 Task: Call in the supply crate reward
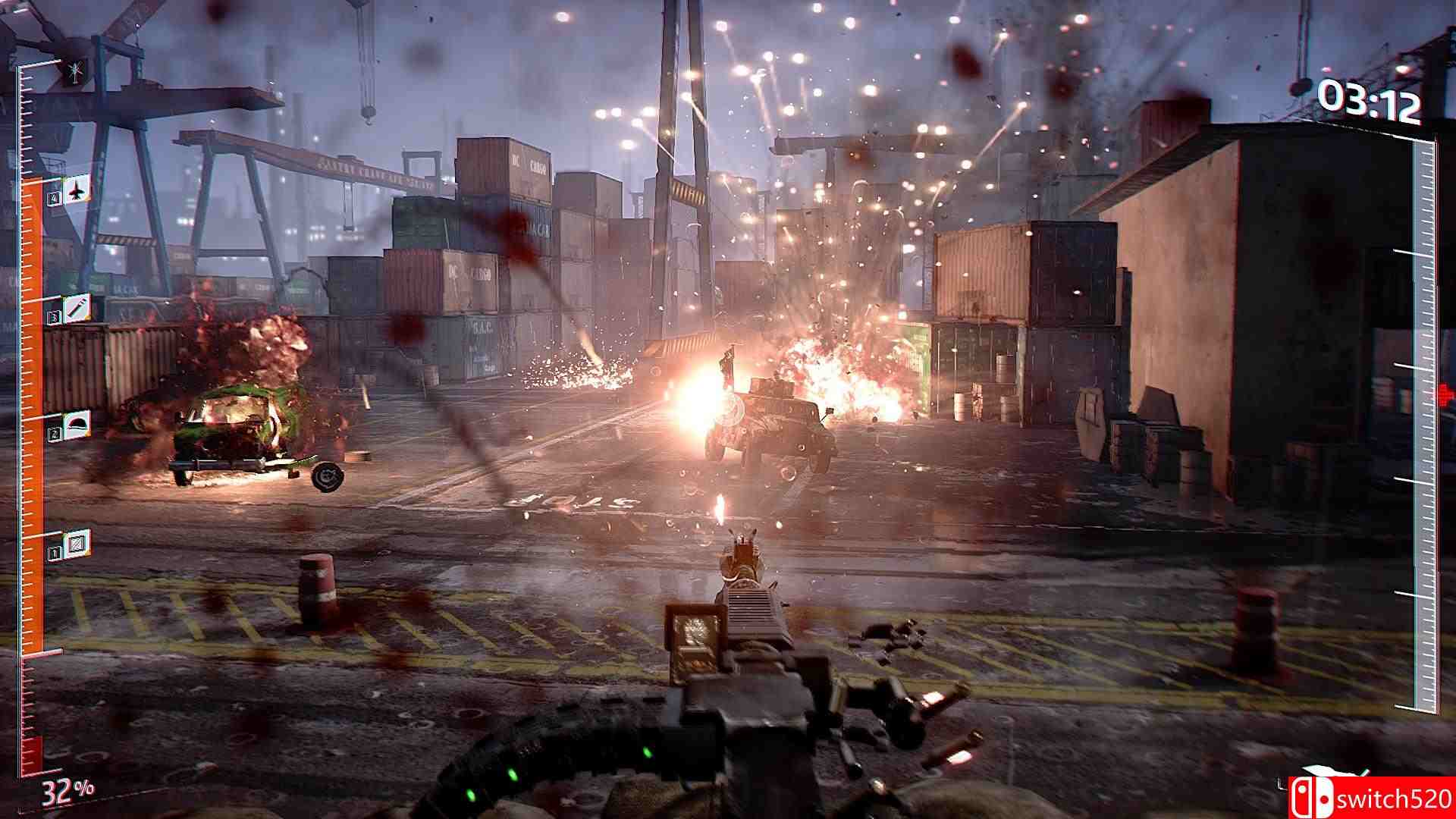pos(77,543)
